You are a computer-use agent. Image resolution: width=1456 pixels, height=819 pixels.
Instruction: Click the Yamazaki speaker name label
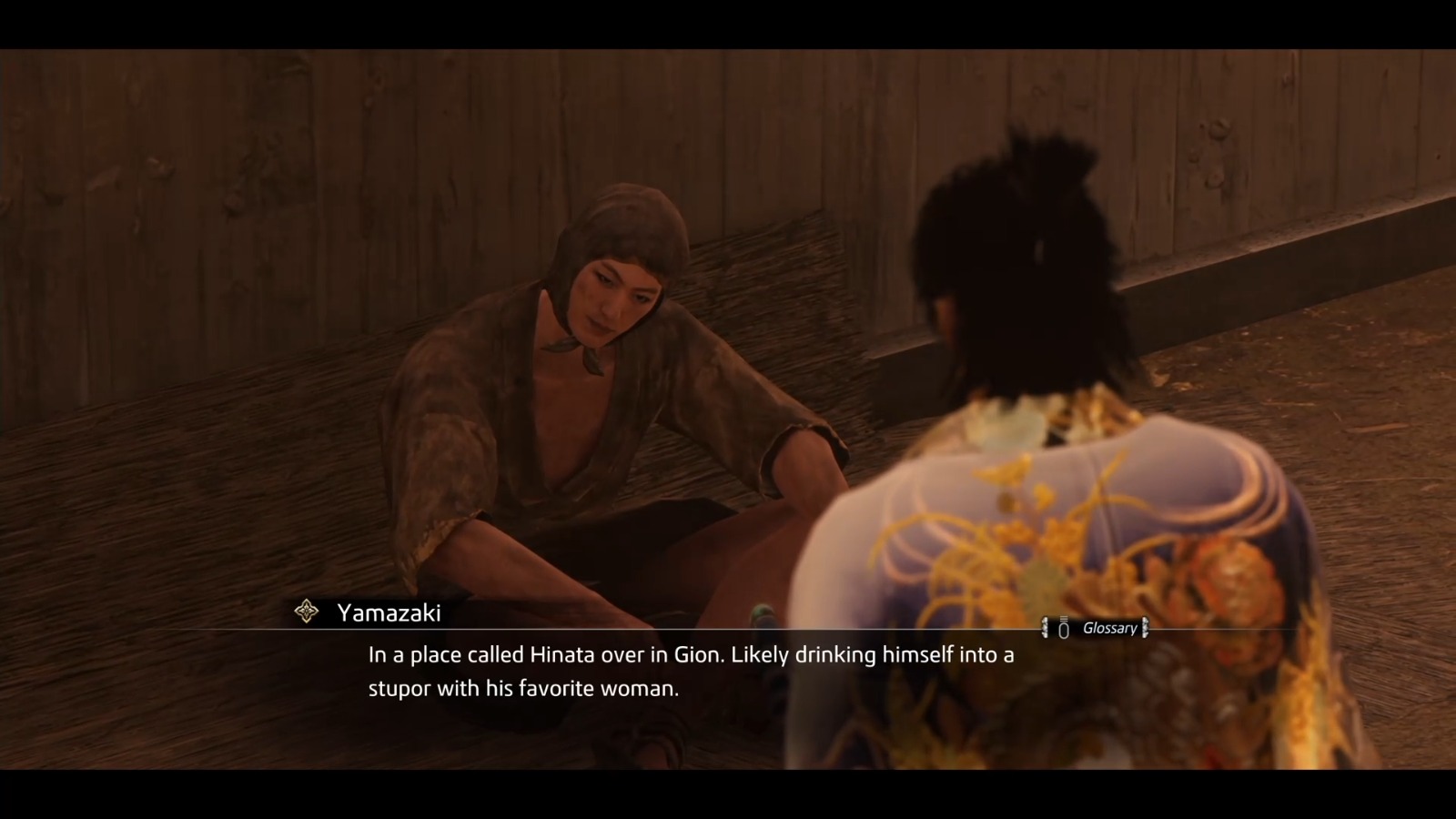pos(388,613)
